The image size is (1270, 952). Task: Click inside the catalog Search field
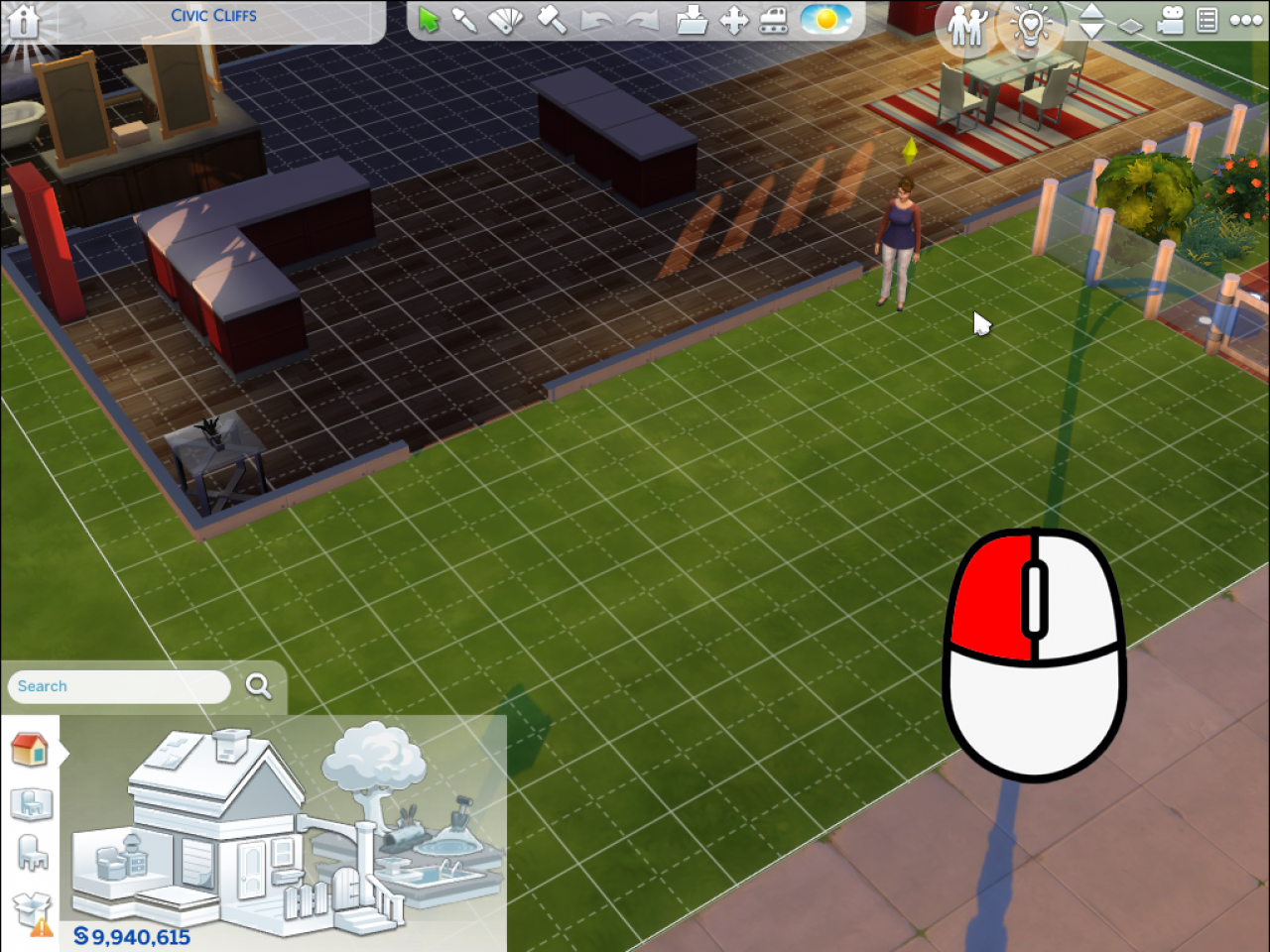coord(119,686)
